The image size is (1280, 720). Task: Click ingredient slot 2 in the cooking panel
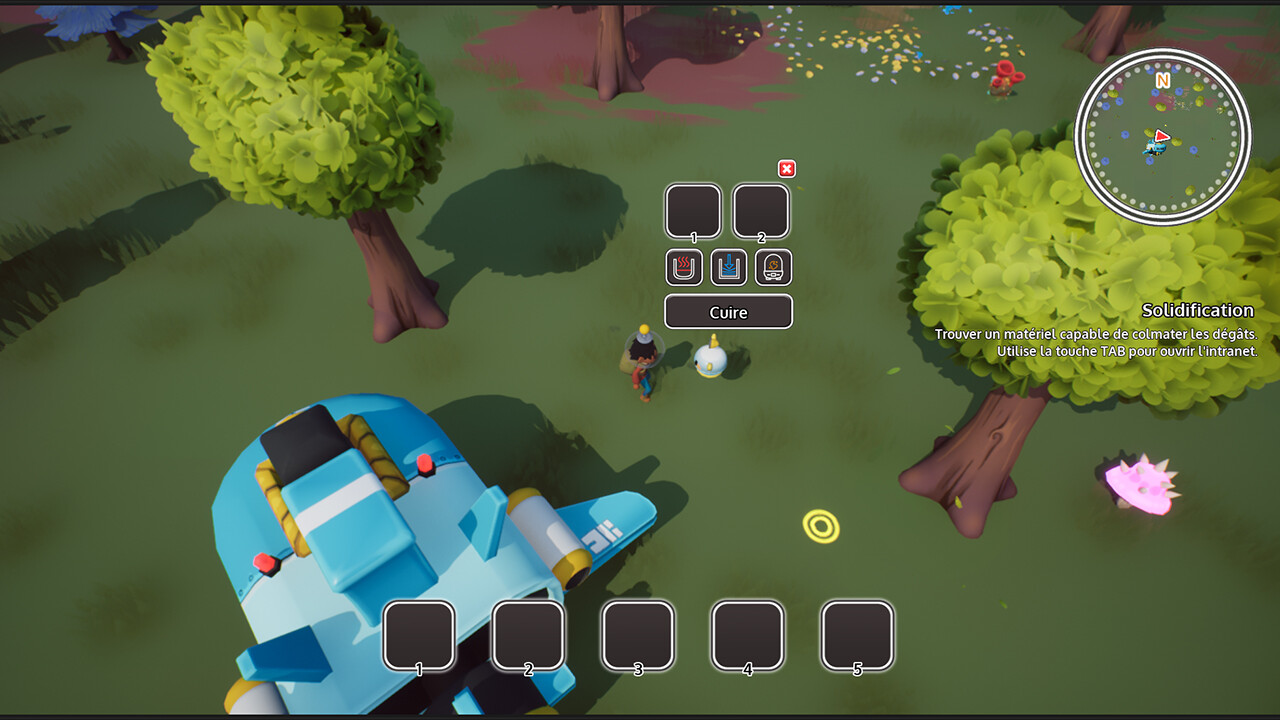(x=761, y=210)
